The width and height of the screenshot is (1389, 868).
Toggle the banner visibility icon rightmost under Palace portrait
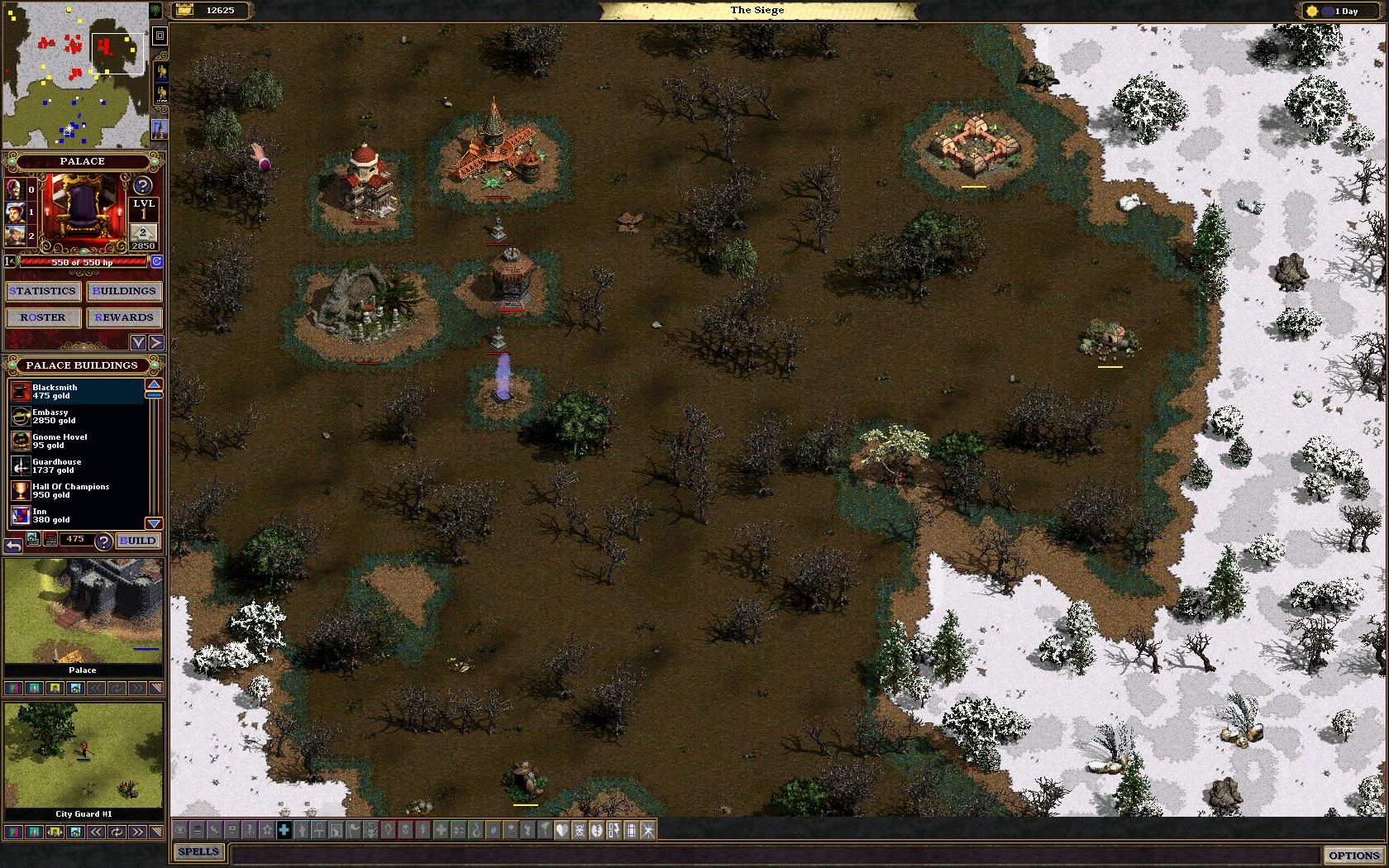pyautogui.click(x=157, y=688)
